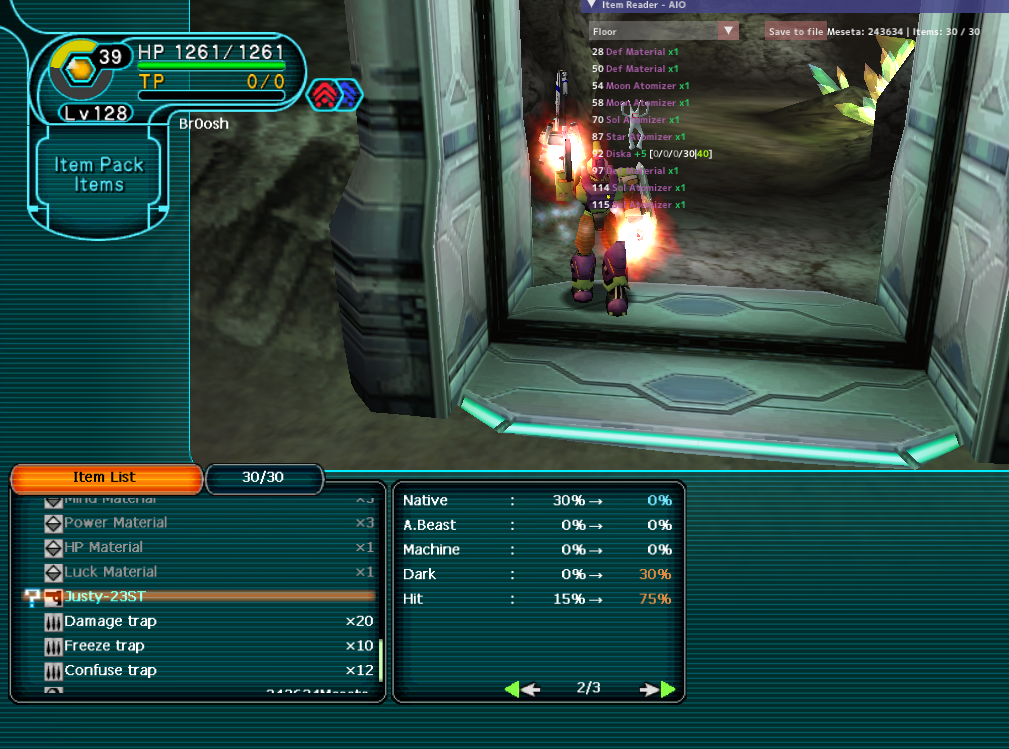Click the Save to file button
1009x749 pixels.
pos(795,32)
